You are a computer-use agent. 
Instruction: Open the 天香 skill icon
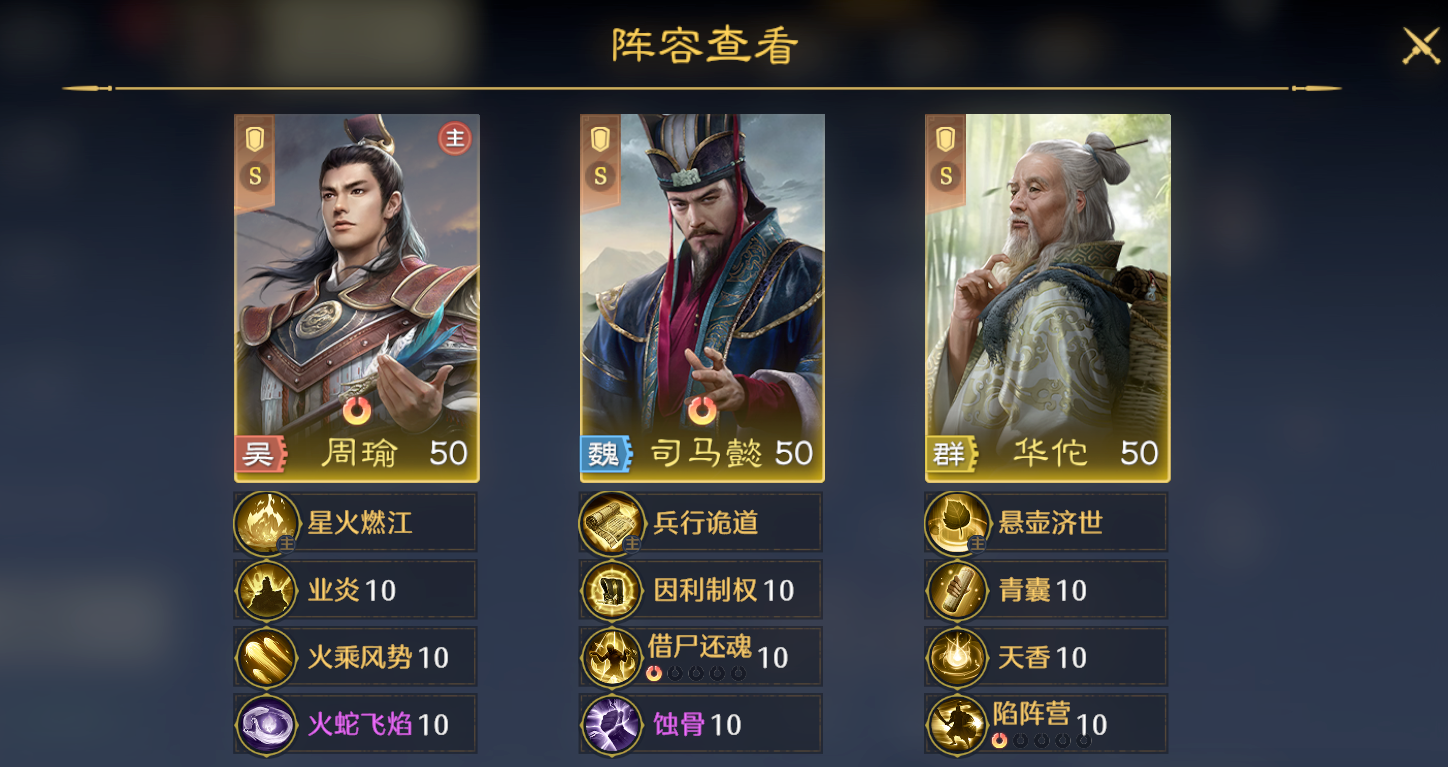pyautogui.click(x=957, y=656)
